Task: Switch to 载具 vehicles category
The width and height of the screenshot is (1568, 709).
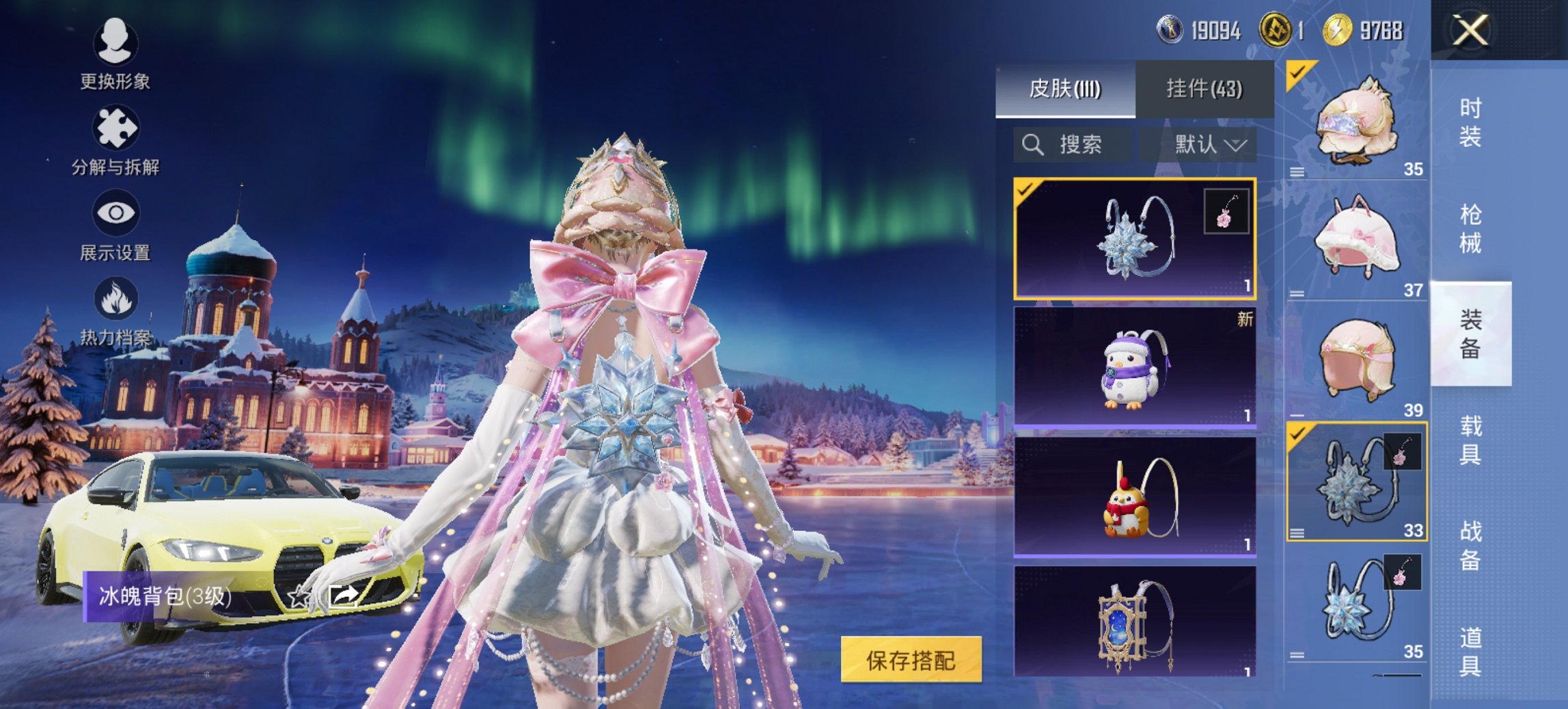Action: point(1470,441)
